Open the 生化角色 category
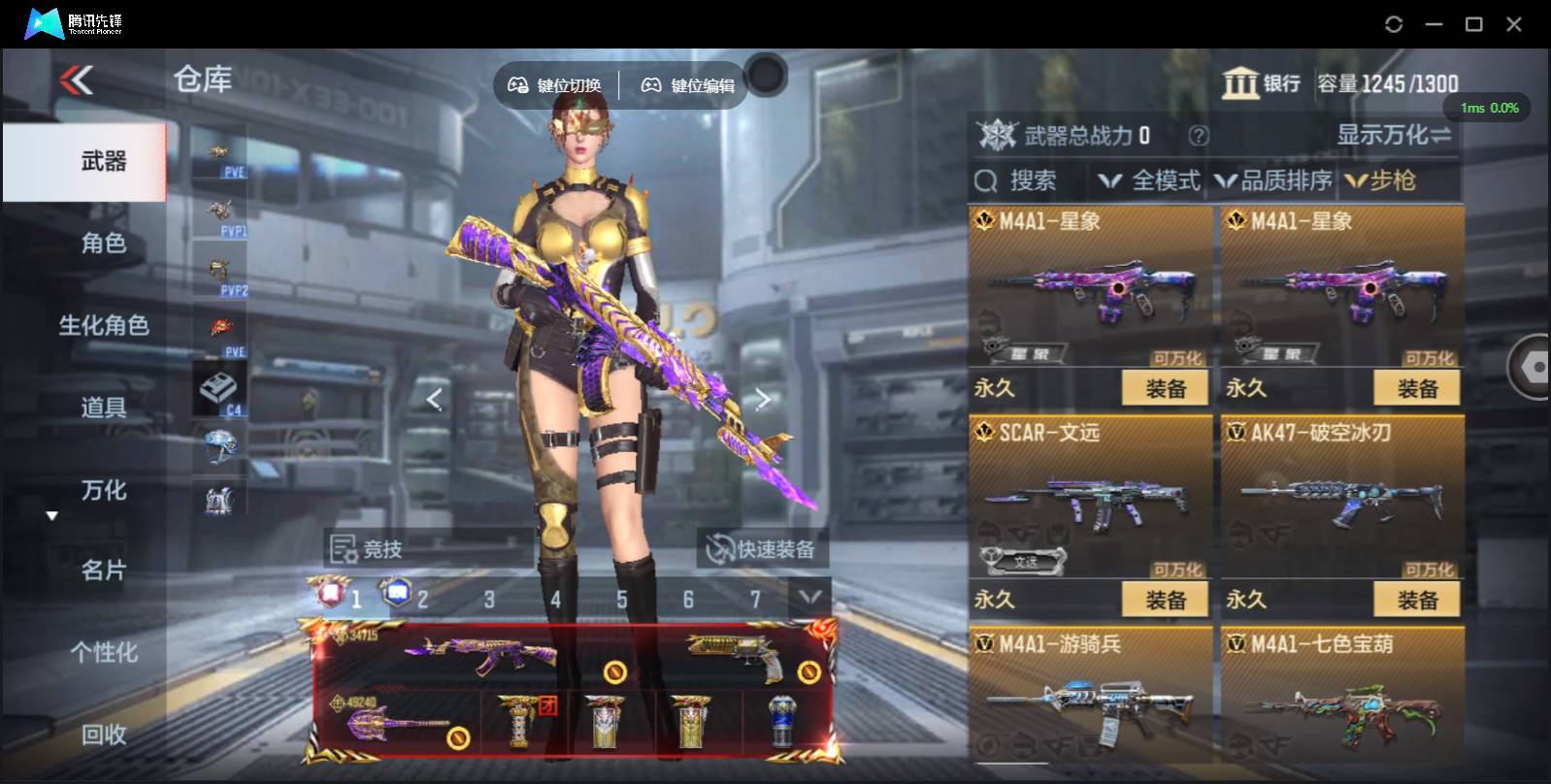Screen dimensions: 1551x784 point(104,325)
